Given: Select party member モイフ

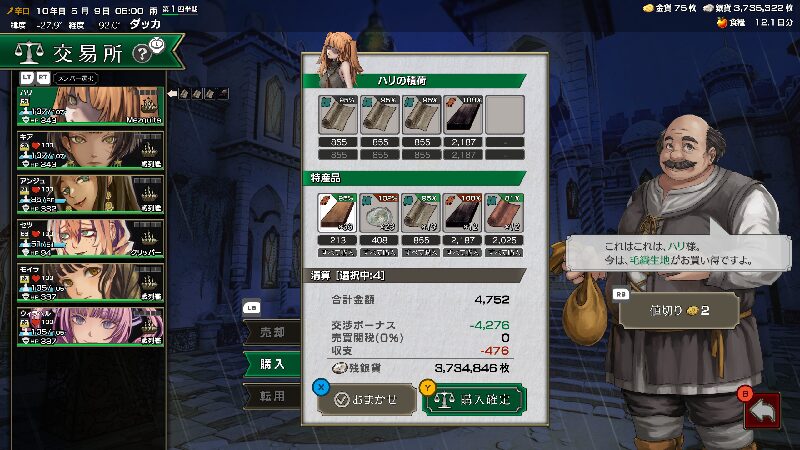Looking at the screenshot, I should [90, 283].
